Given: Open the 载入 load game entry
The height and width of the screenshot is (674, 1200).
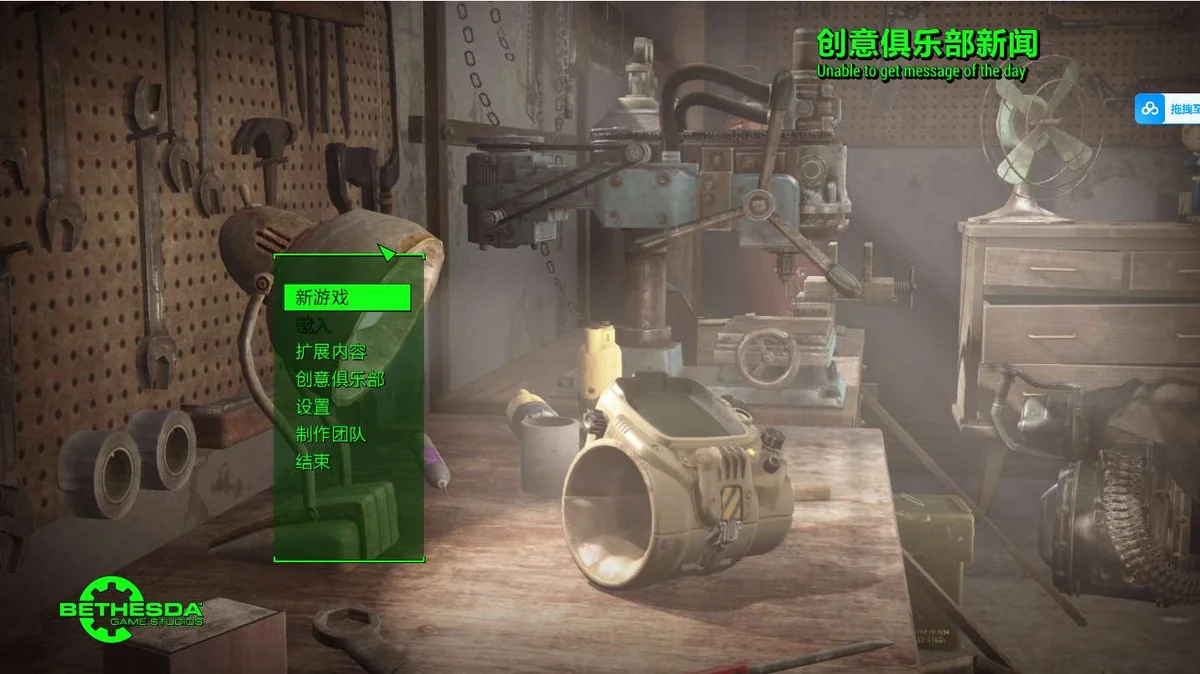Looking at the screenshot, I should pyautogui.click(x=313, y=325).
